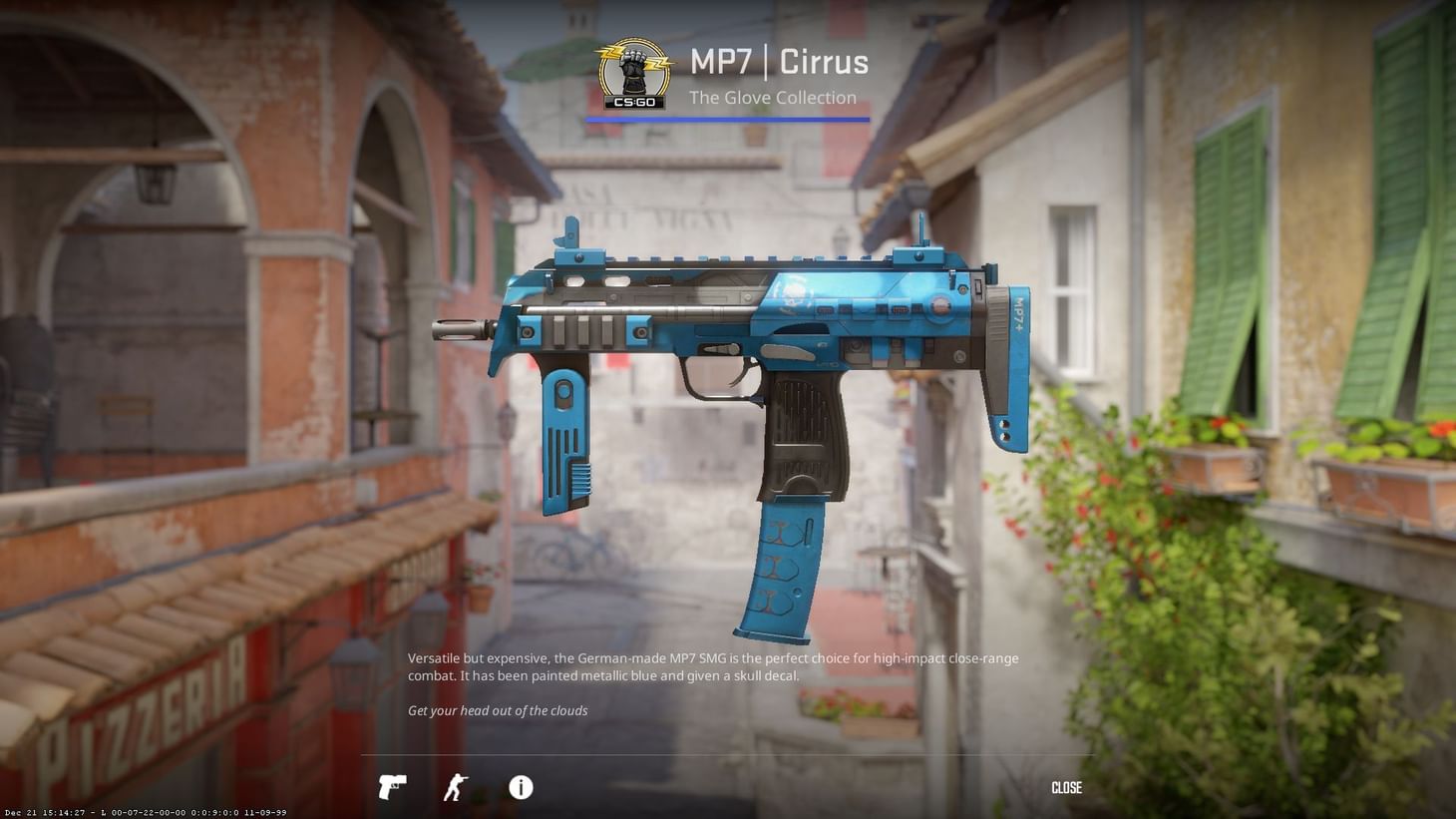
Task: Select the MP7 Cirrus title
Action: tap(777, 62)
